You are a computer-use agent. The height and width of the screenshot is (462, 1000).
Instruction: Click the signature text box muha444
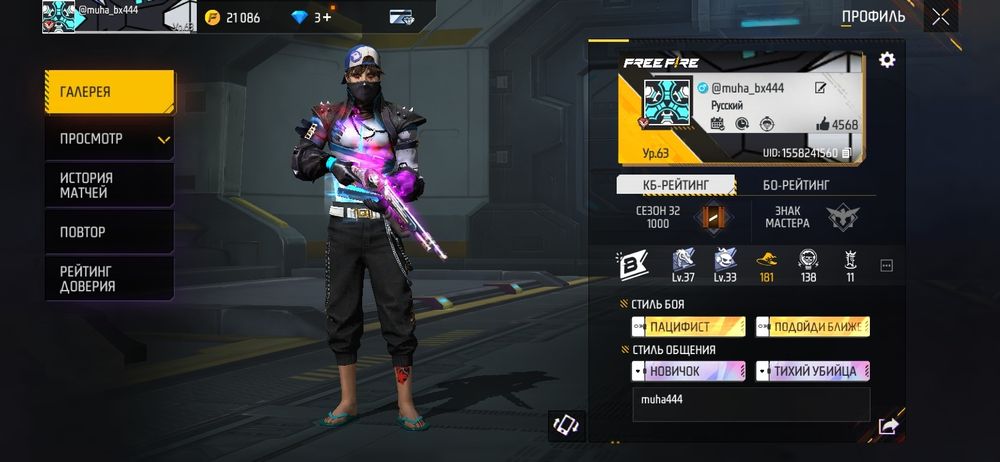coord(750,404)
